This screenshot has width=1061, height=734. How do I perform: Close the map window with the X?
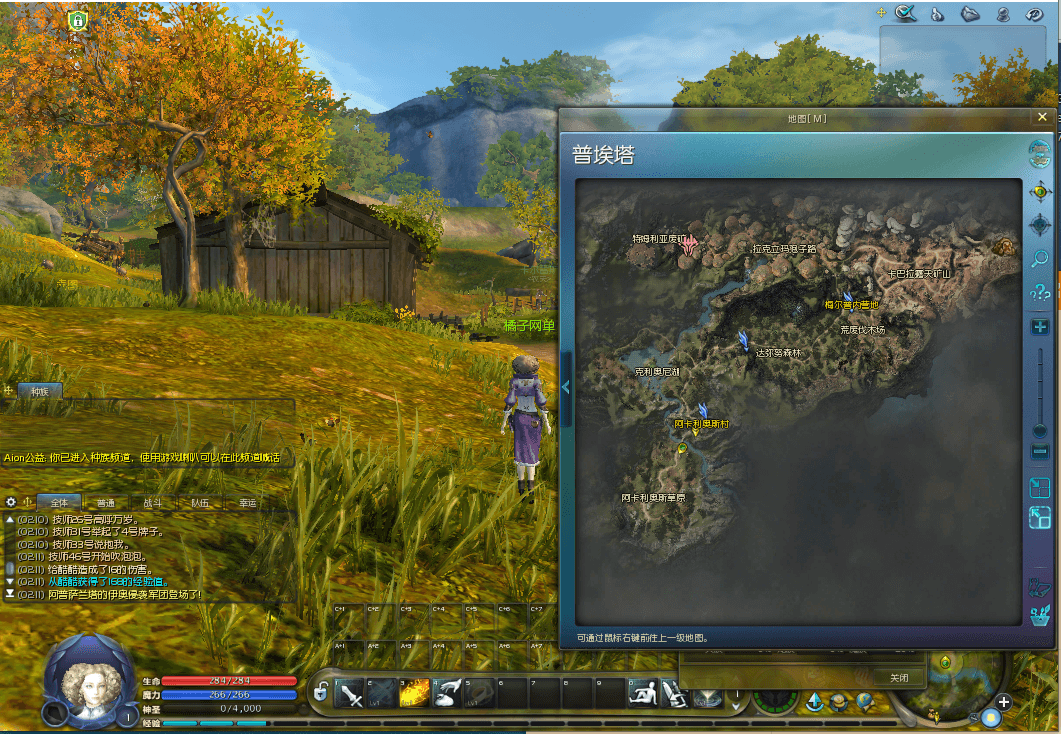point(1042,117)
